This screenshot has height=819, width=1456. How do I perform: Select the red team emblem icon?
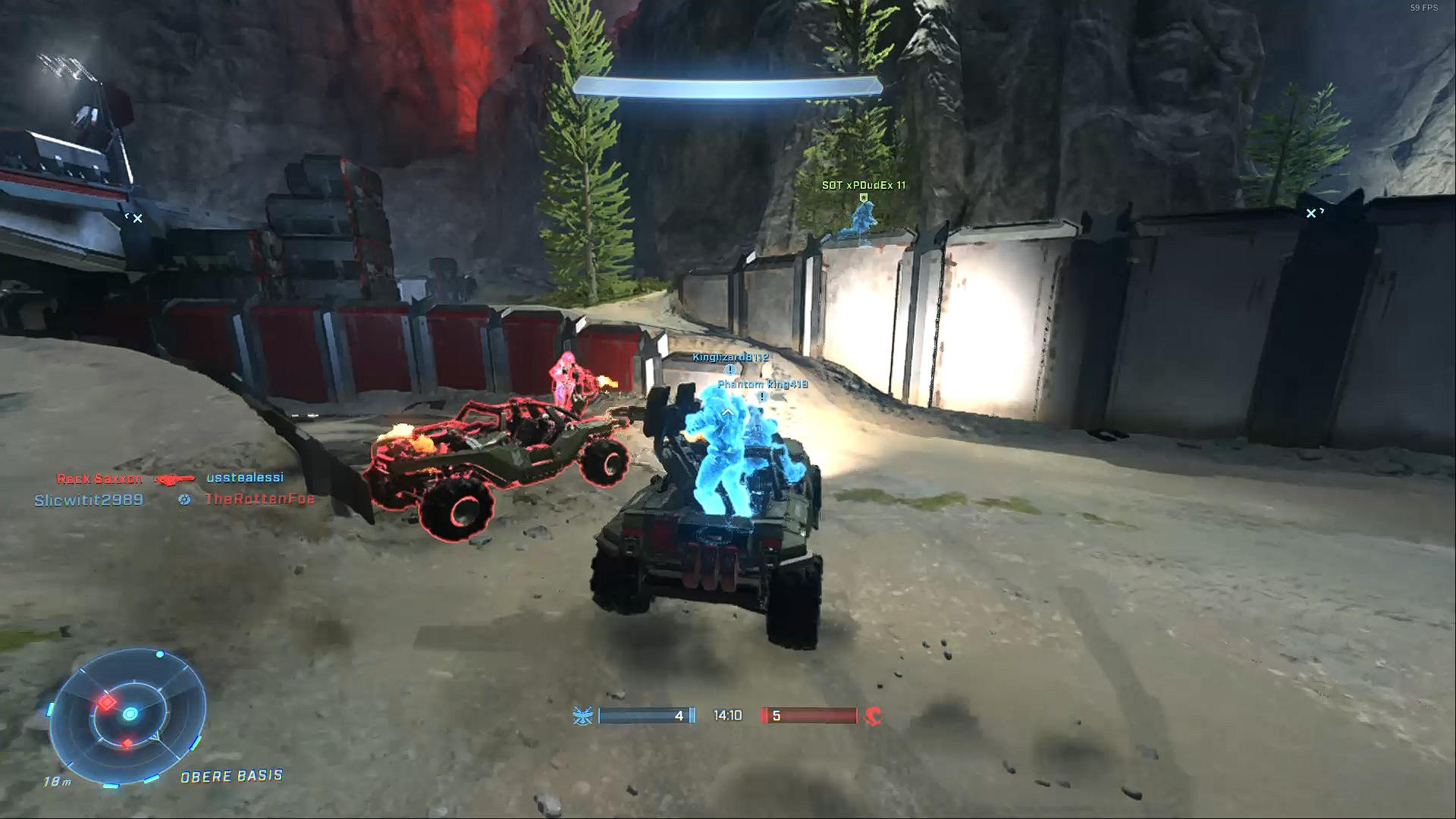(x=874, y=715)
